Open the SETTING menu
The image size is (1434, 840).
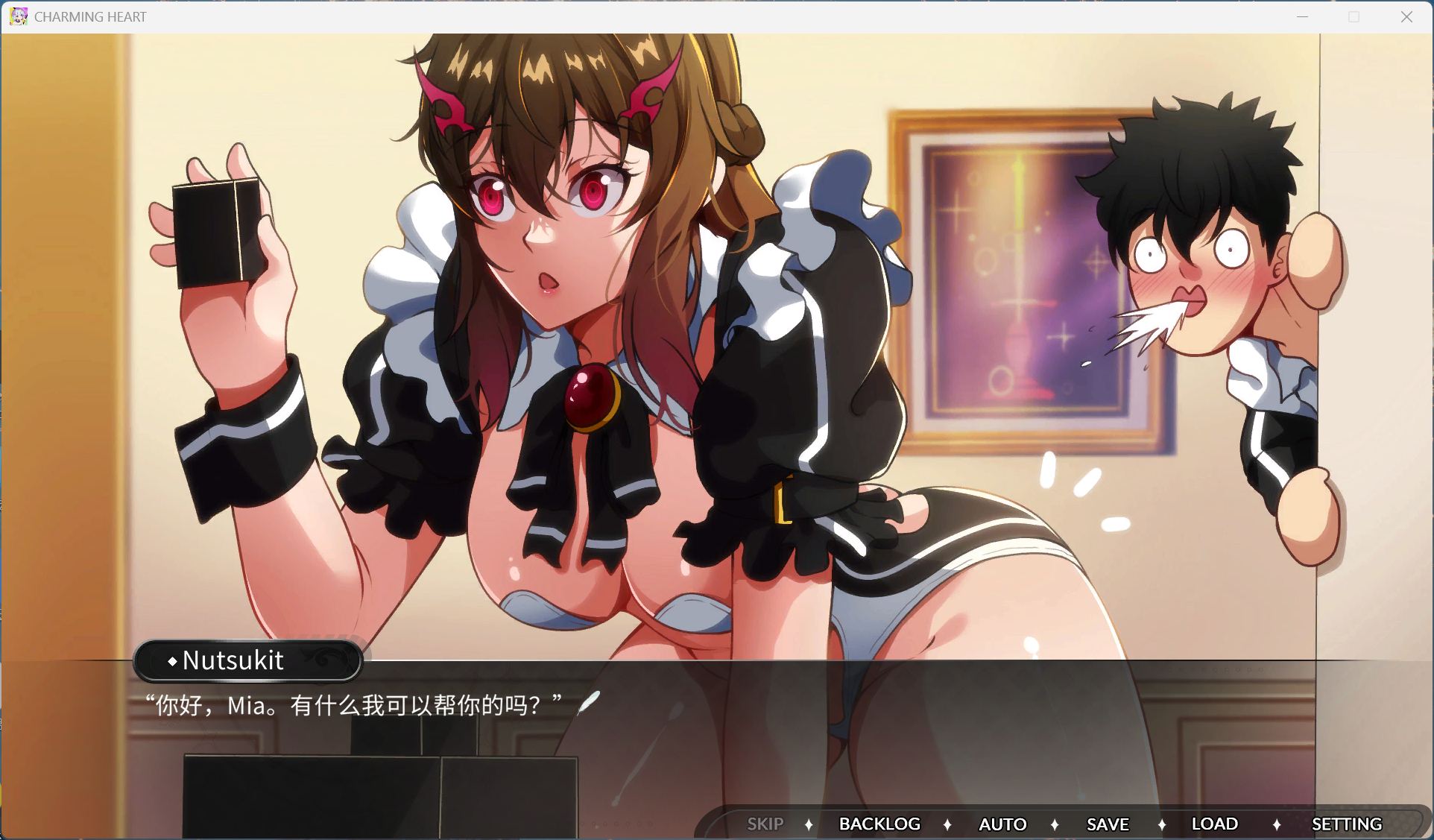[1346, 824]
